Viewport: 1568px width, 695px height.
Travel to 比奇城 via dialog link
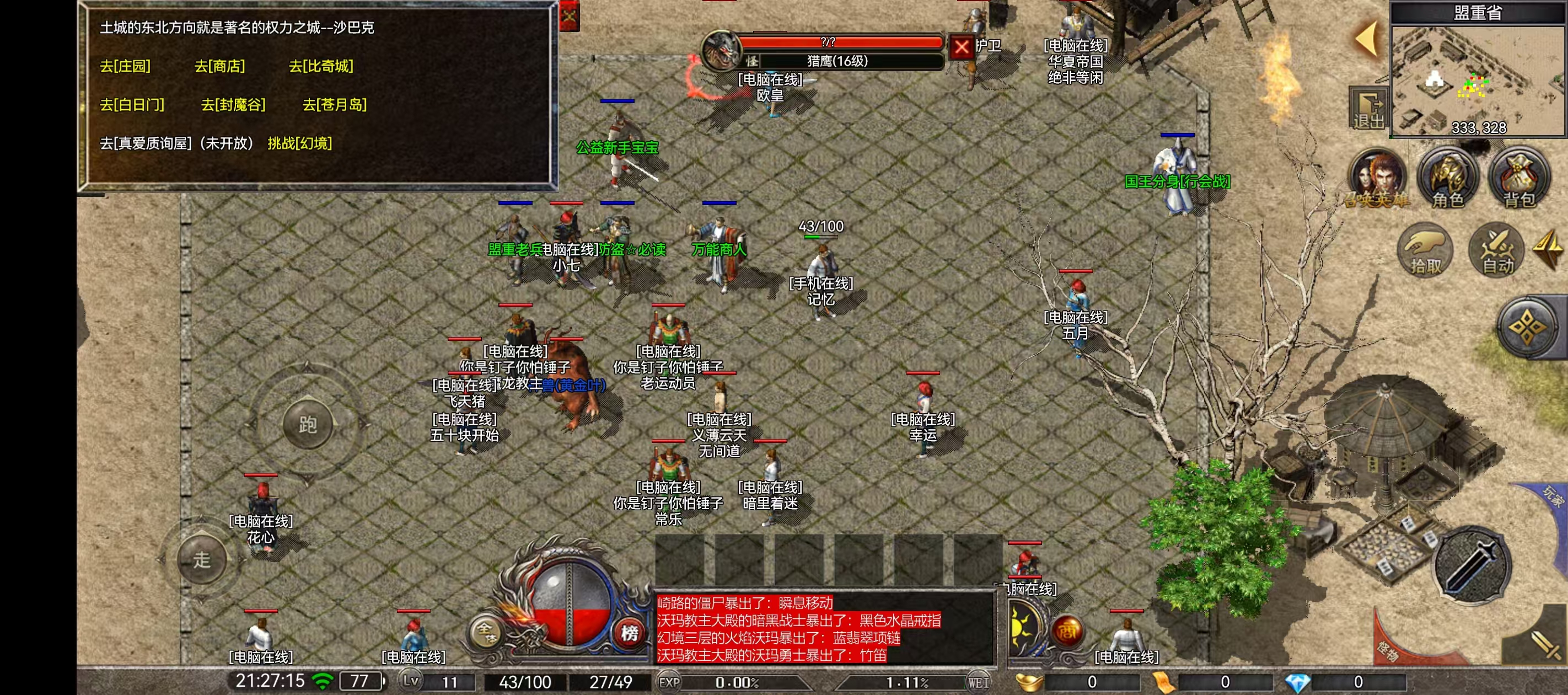tap(321, 66)
